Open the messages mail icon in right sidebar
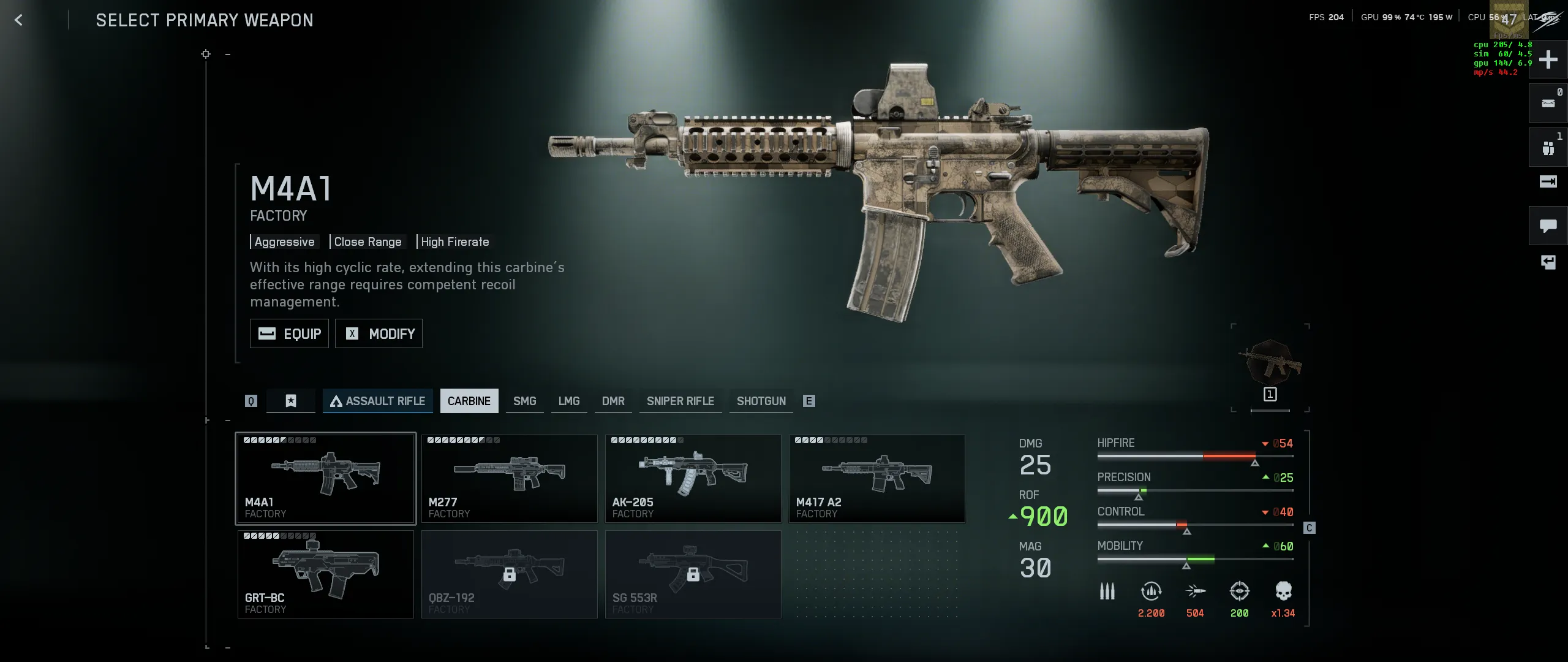Screen dimensions: 1568x662 tap(1548, 103)
